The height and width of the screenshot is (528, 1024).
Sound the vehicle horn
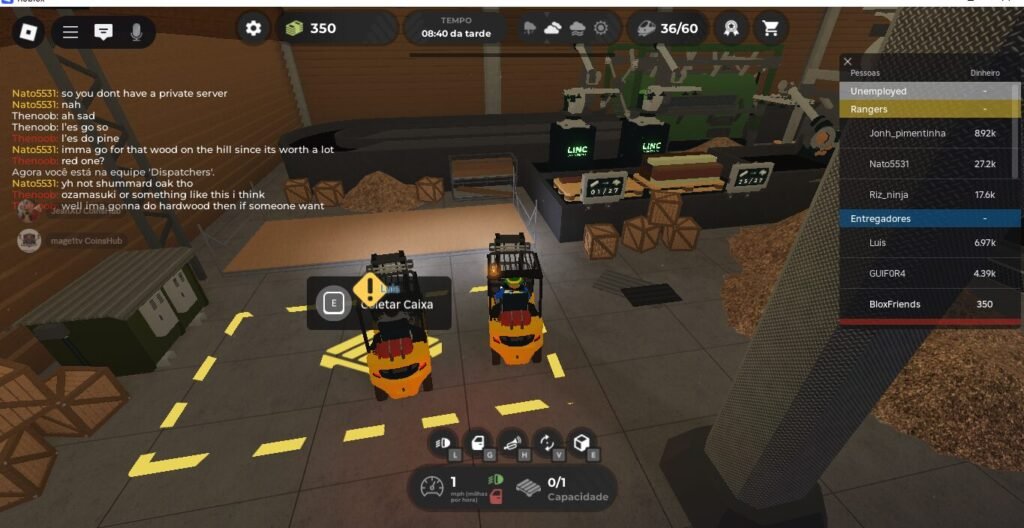coord(513,443)
